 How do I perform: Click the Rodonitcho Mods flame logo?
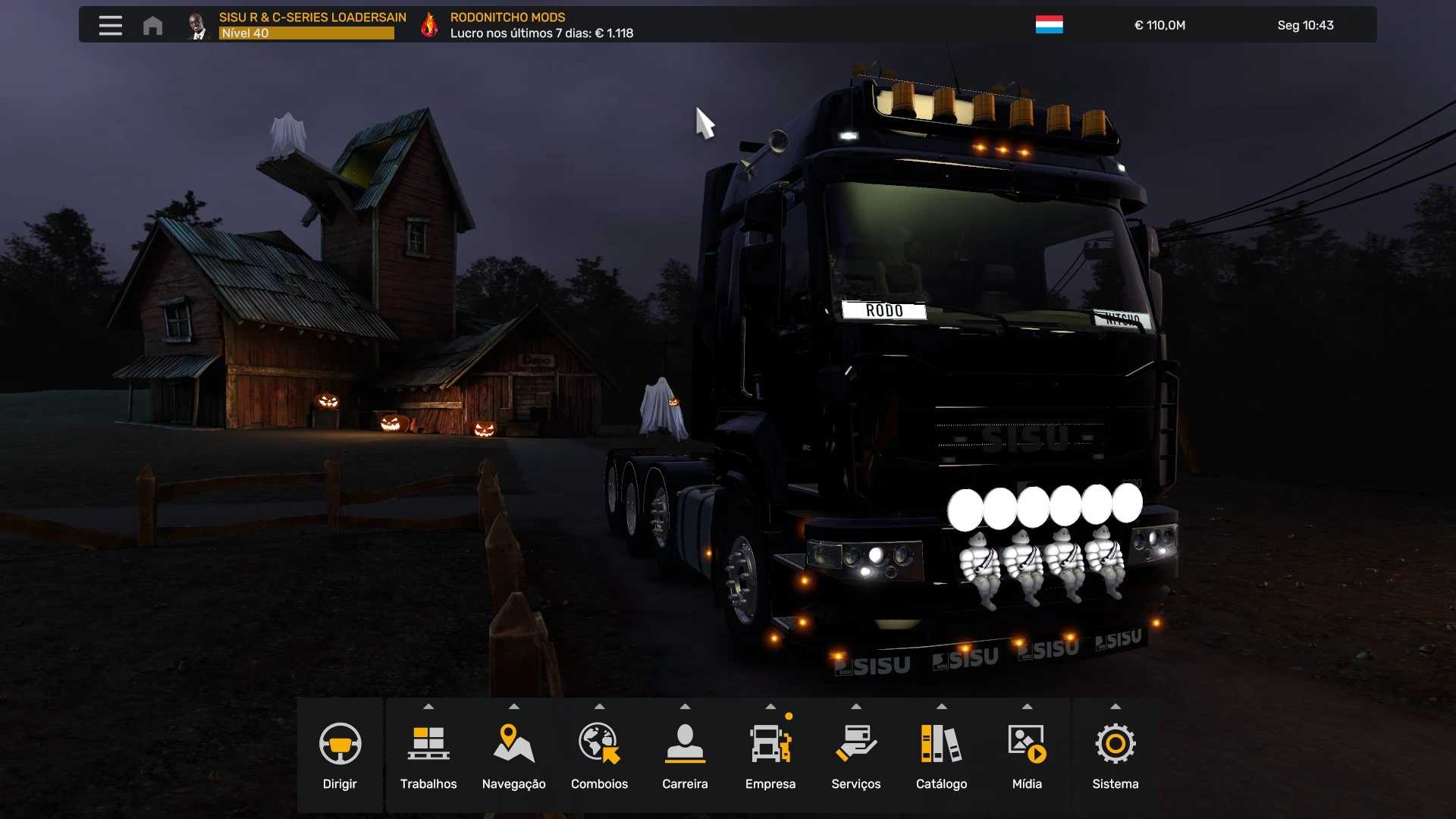point(429,25)
